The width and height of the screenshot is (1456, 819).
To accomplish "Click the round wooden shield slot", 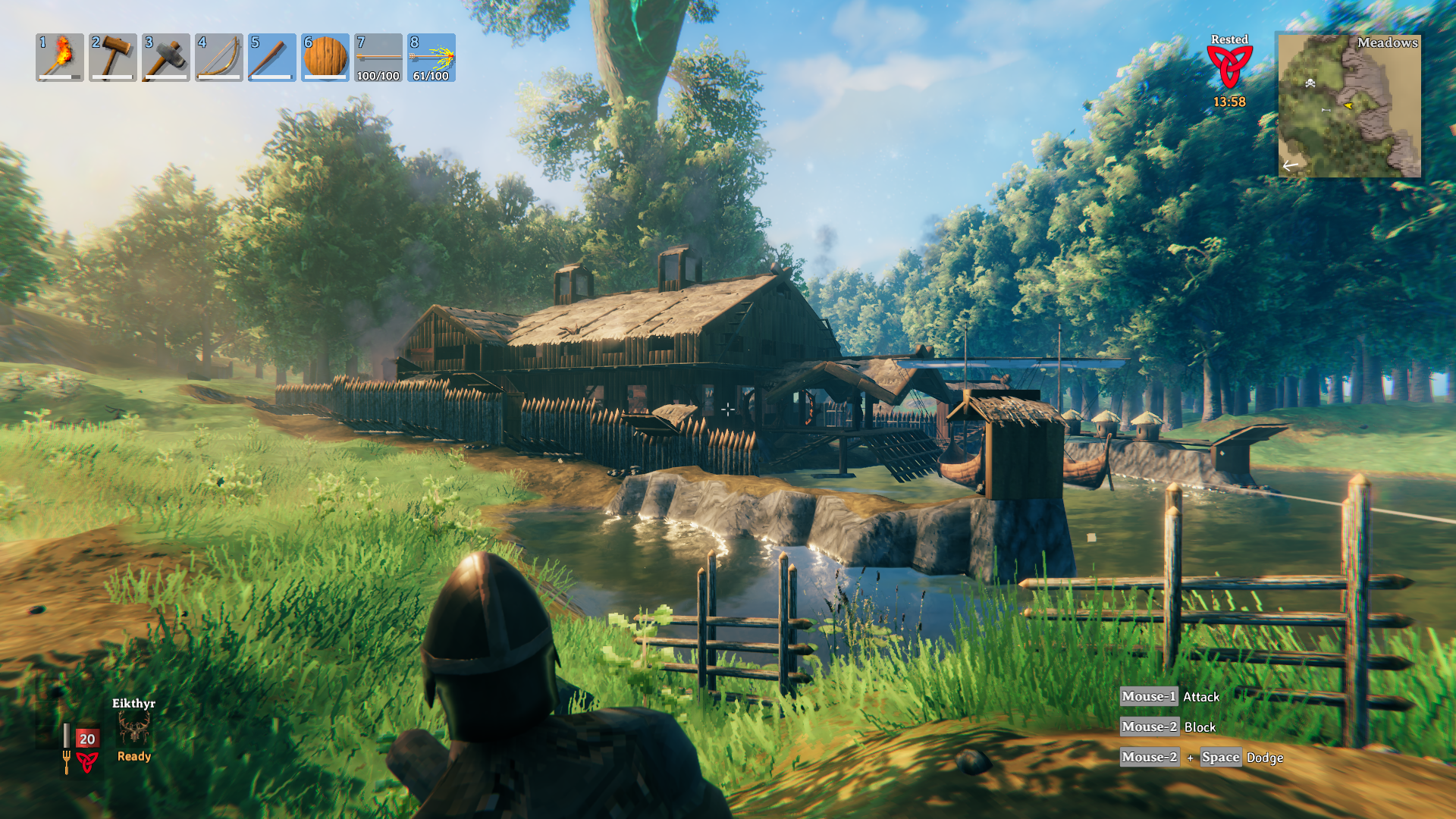I will pos(325,58).
